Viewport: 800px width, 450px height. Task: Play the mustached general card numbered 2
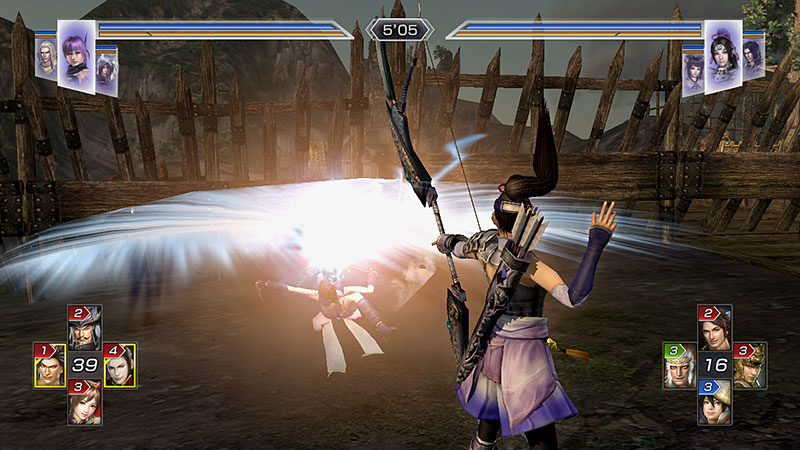[84, 327]
